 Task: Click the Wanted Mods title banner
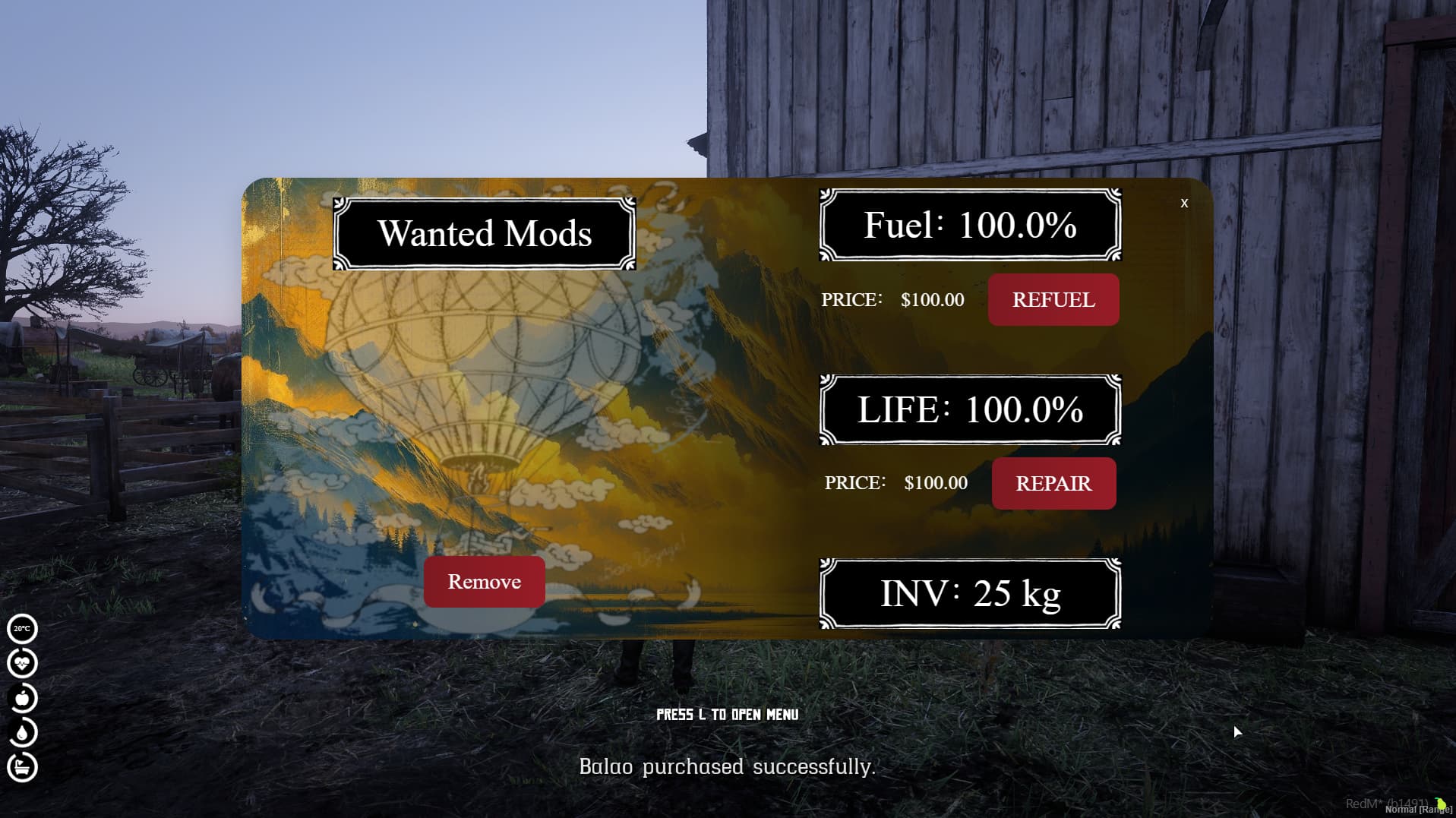pos(485,233)
